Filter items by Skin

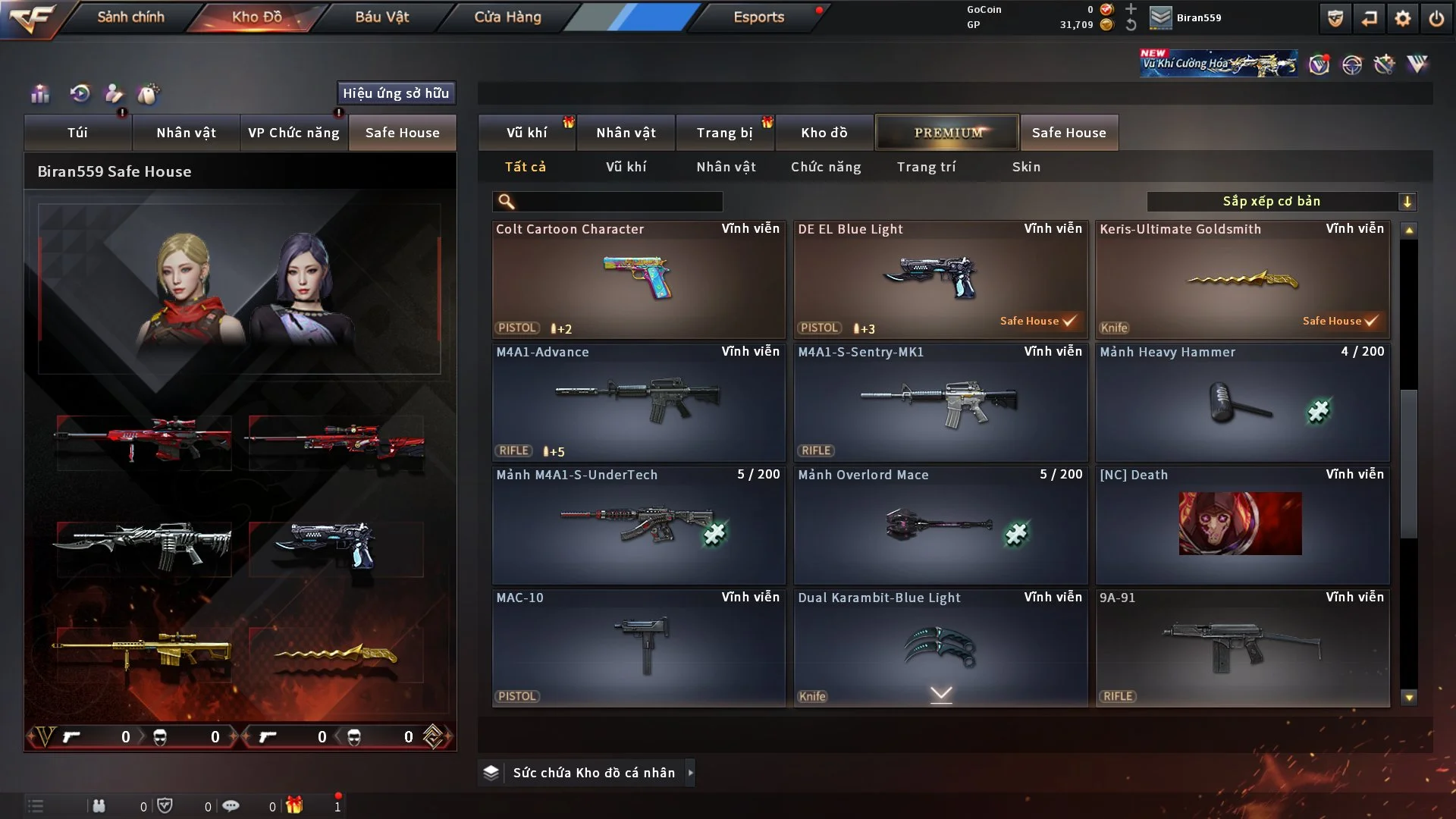(x=1026, y=167)
